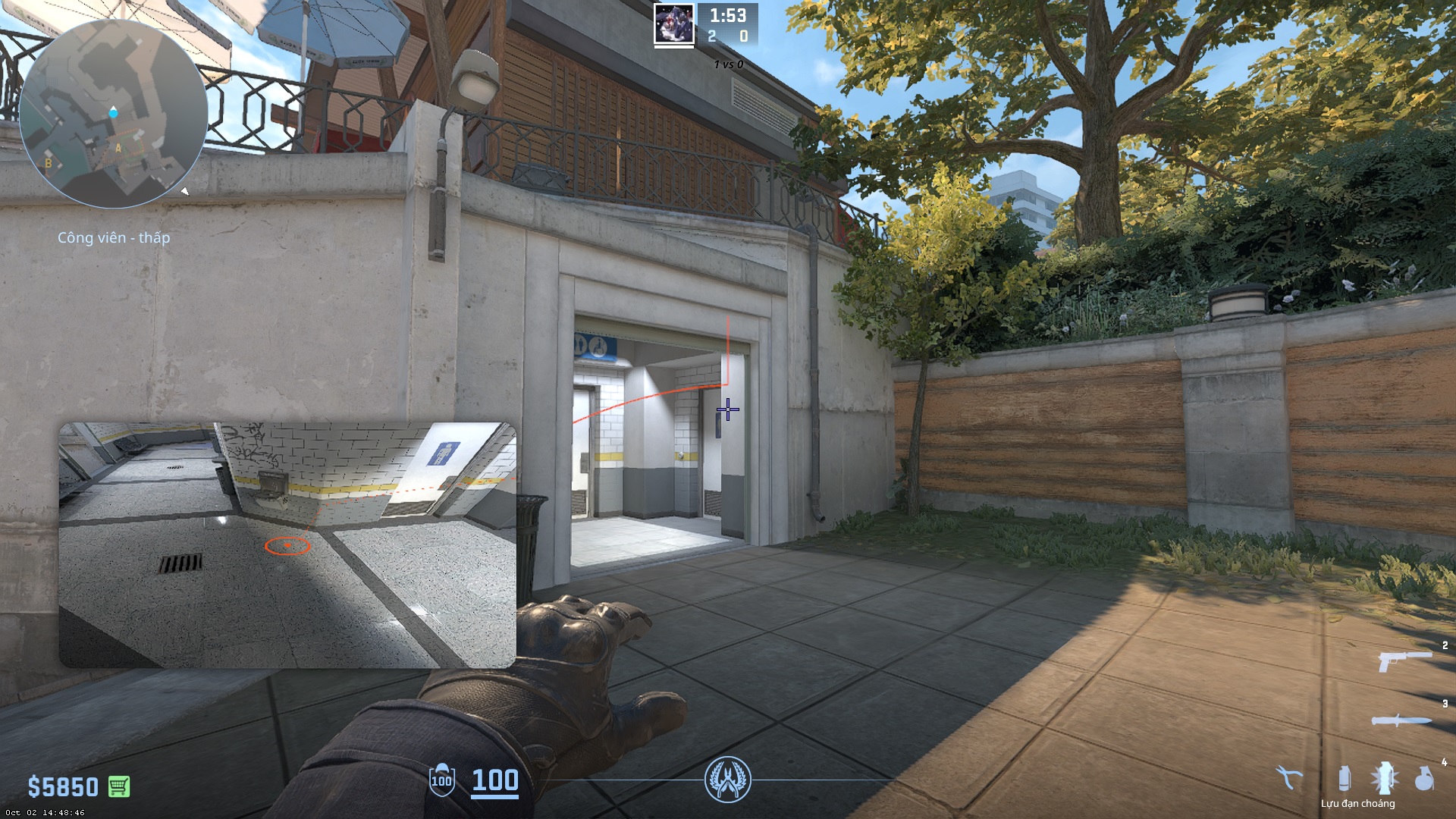The image size is (1456, 819).
Task: Select the silenced pistol weapon slot
Action: pyautogui.click(x=1402, y=660)
